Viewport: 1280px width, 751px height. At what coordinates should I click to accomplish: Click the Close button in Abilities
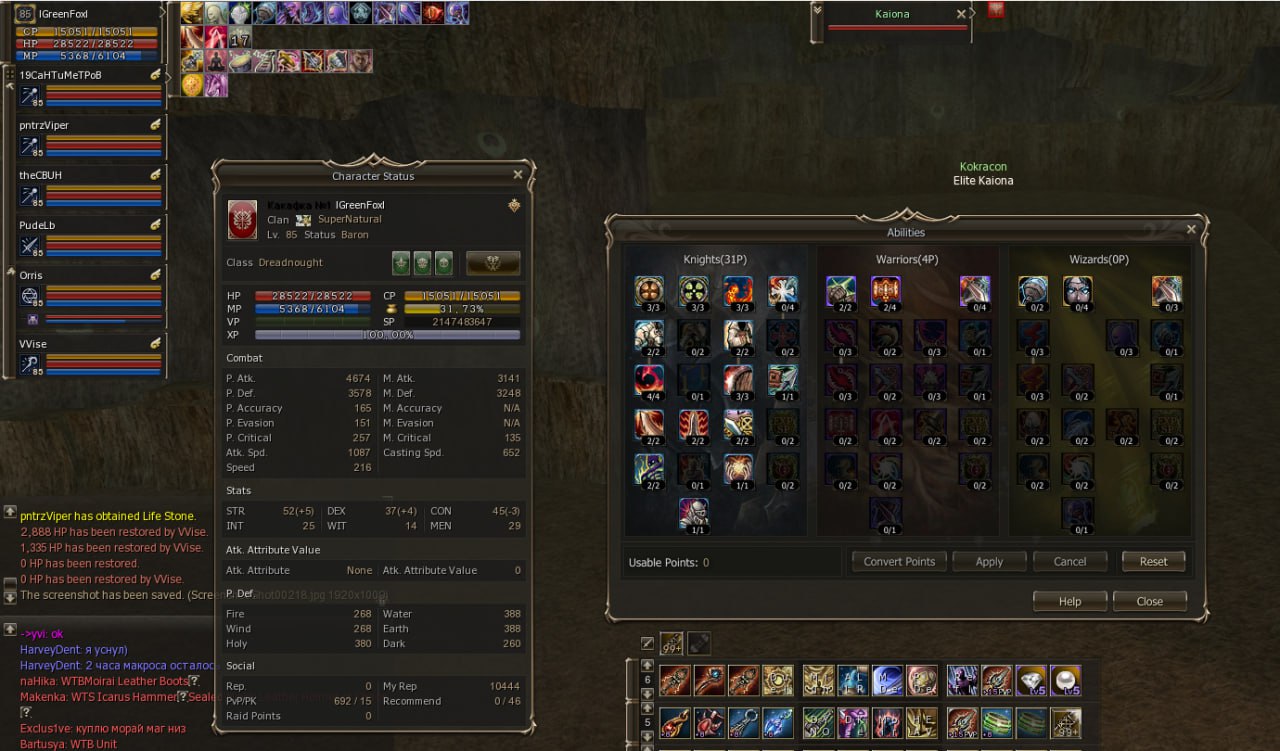tap(1149, 601)
